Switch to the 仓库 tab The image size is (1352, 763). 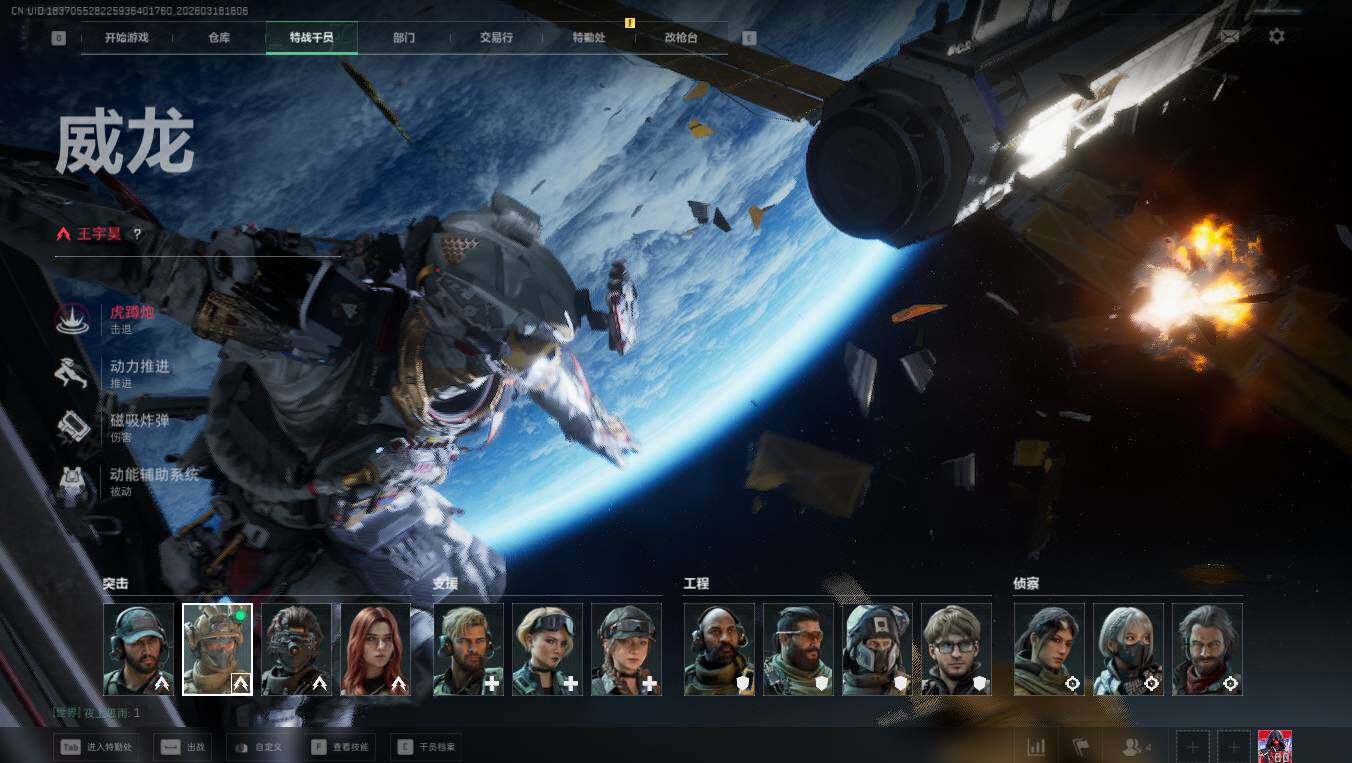[x=219, y=38]
